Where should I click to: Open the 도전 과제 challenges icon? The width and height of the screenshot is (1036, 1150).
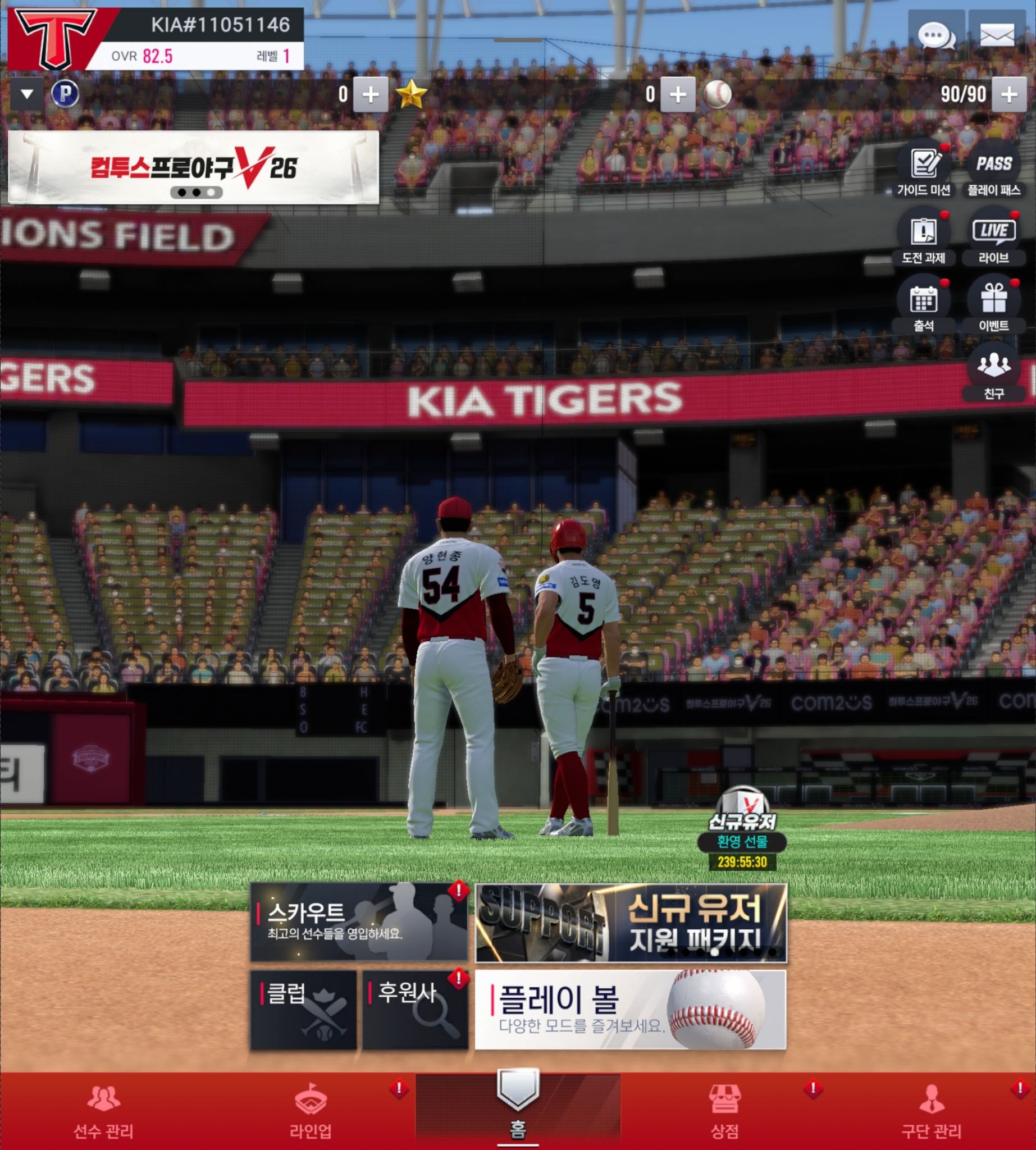tap(923, 238)
